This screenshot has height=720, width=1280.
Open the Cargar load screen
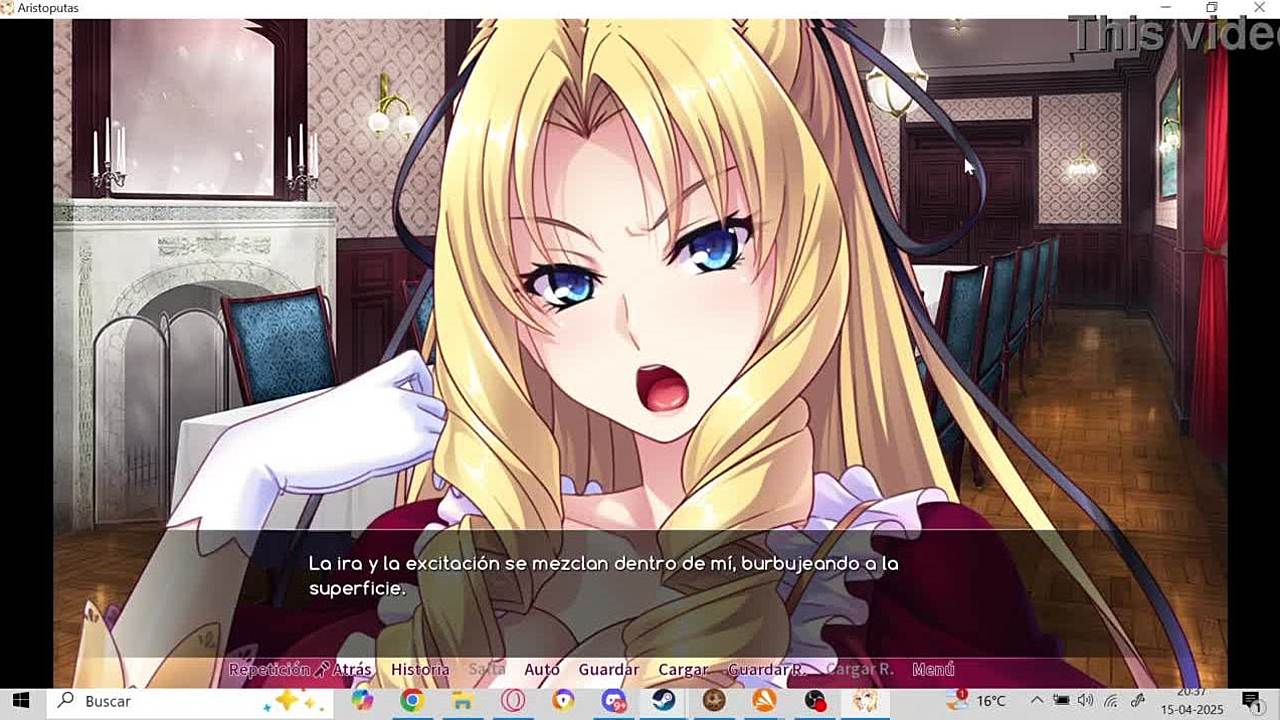(683, 670)
